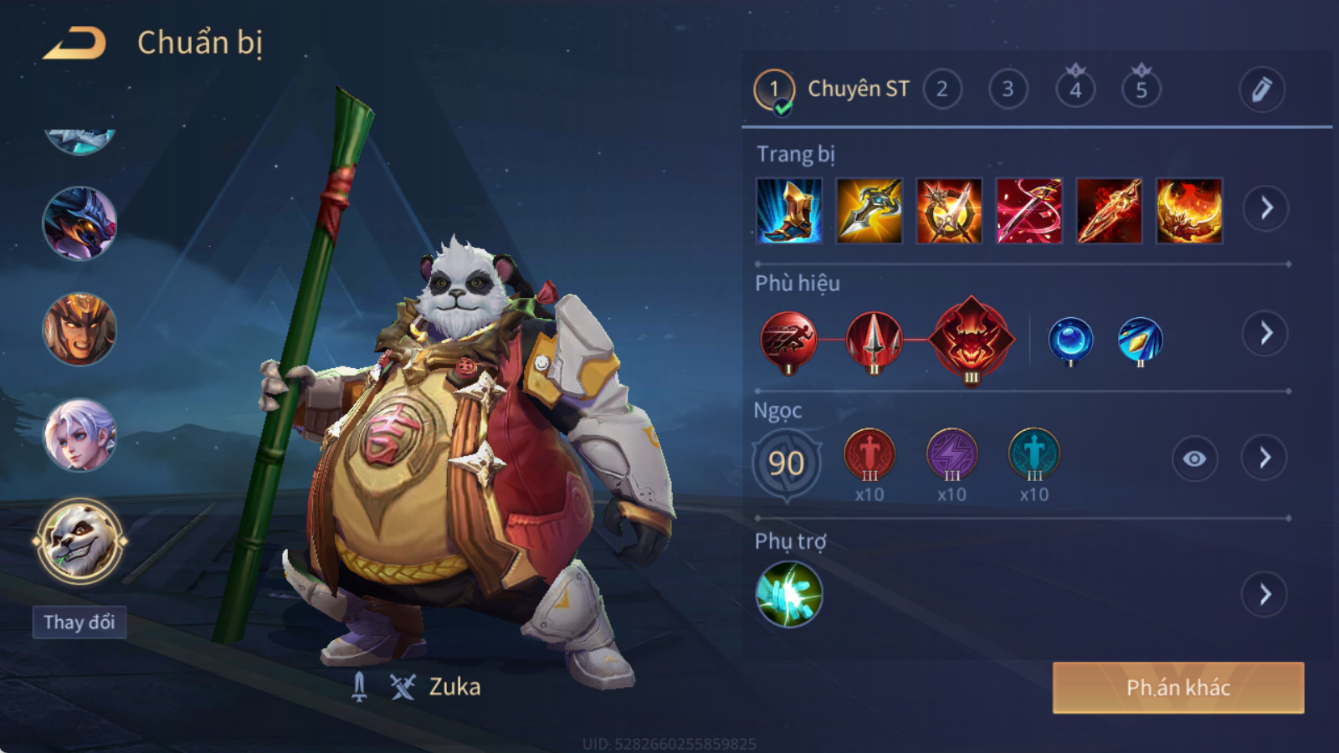
Task: Select the green Phụ trợ support spell
Action: click(789, 594)
